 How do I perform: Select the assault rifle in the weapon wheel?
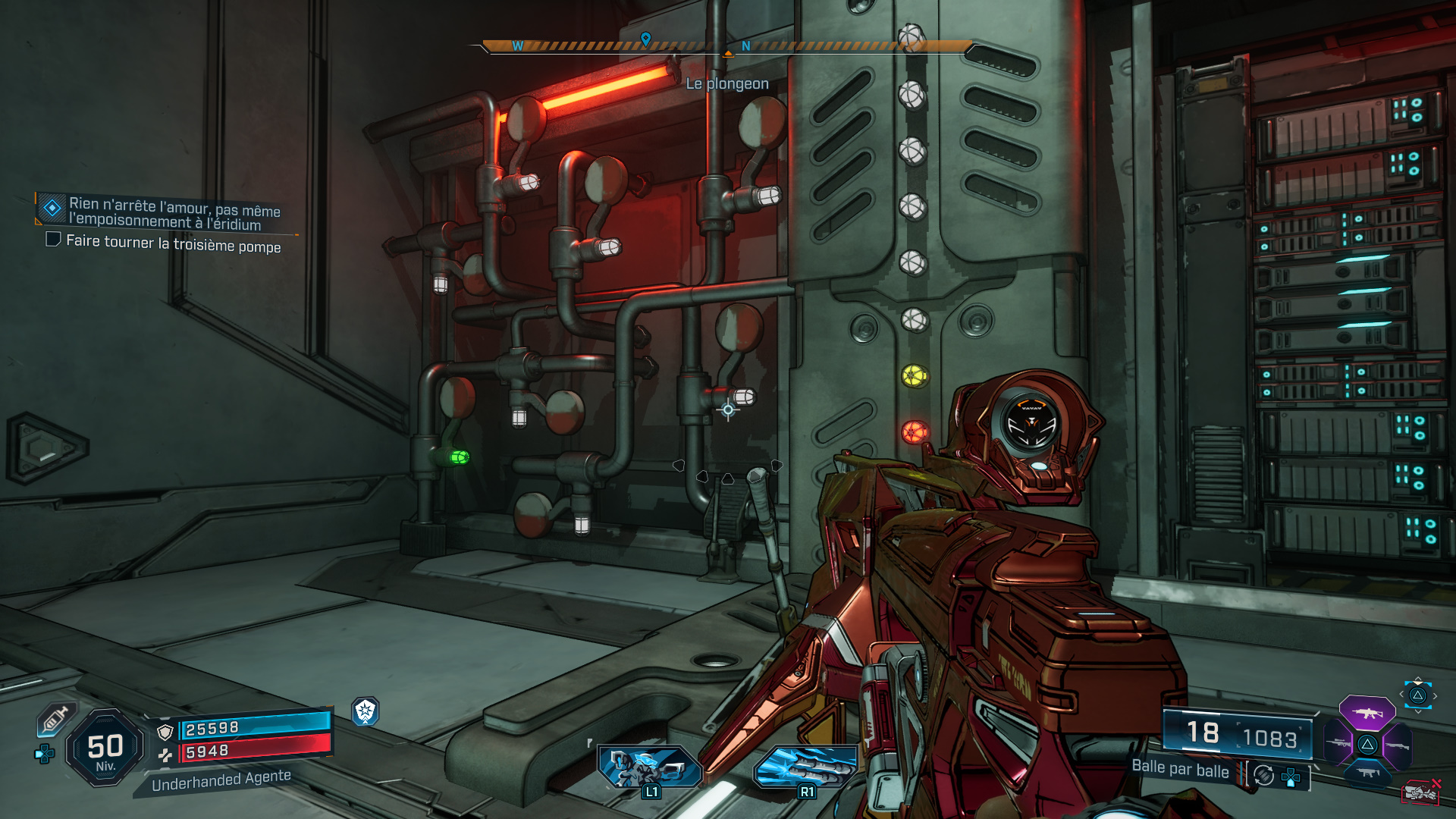pyautogui.click(x=1367, y=714)
